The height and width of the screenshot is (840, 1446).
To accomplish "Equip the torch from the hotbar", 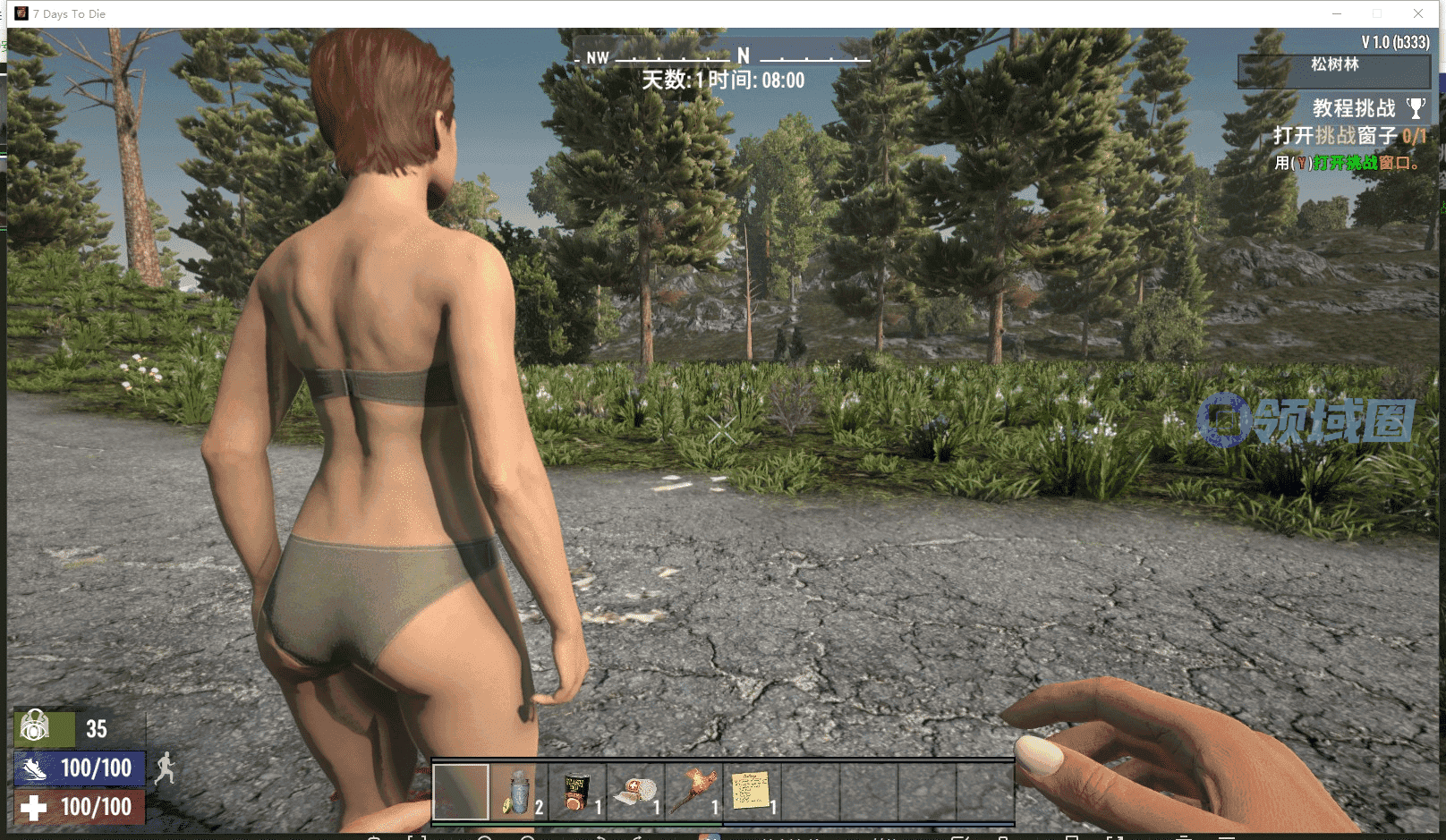I will click(x=693, y=792).
